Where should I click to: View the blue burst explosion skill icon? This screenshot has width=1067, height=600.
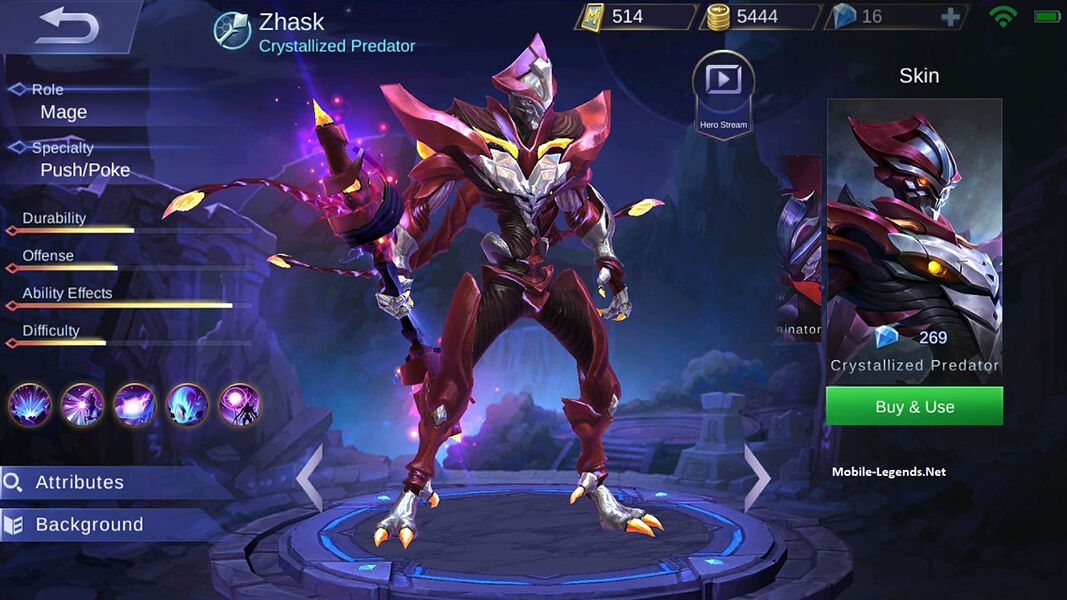coord(30,405)
